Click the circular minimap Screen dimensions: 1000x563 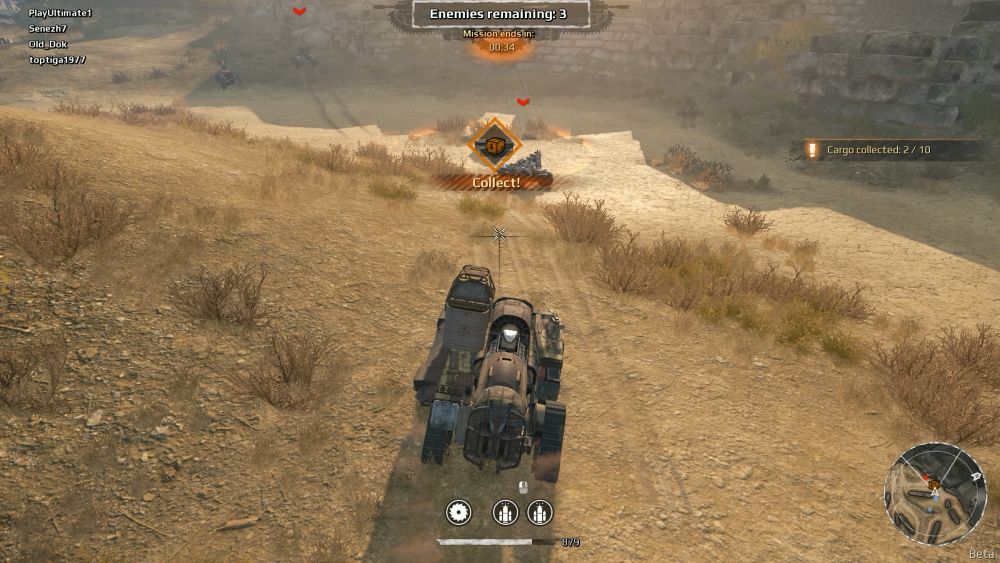coord(935,494)
